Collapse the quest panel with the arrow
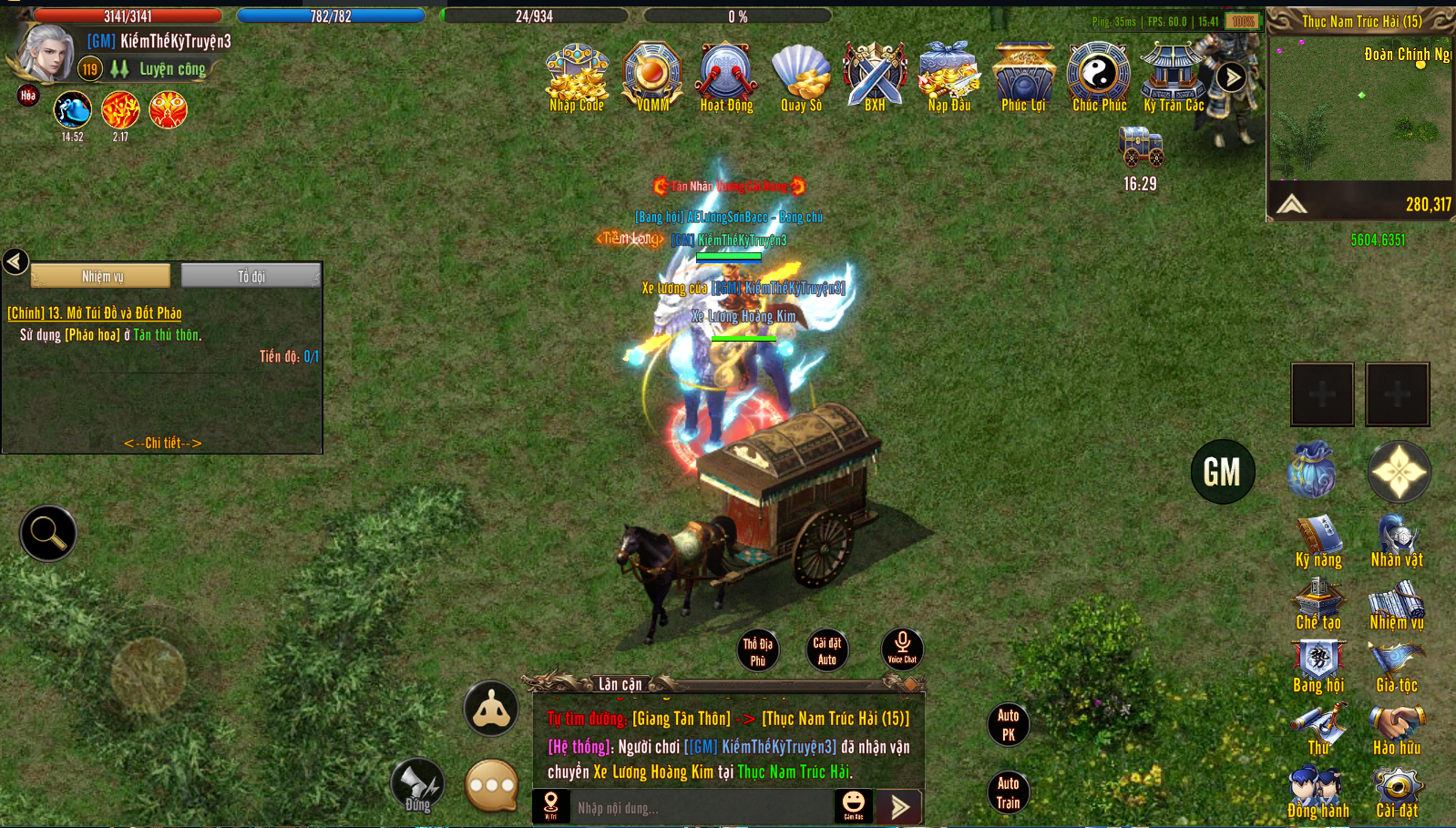The width and height of the screenshot is (1456, 828). point(15,262)
